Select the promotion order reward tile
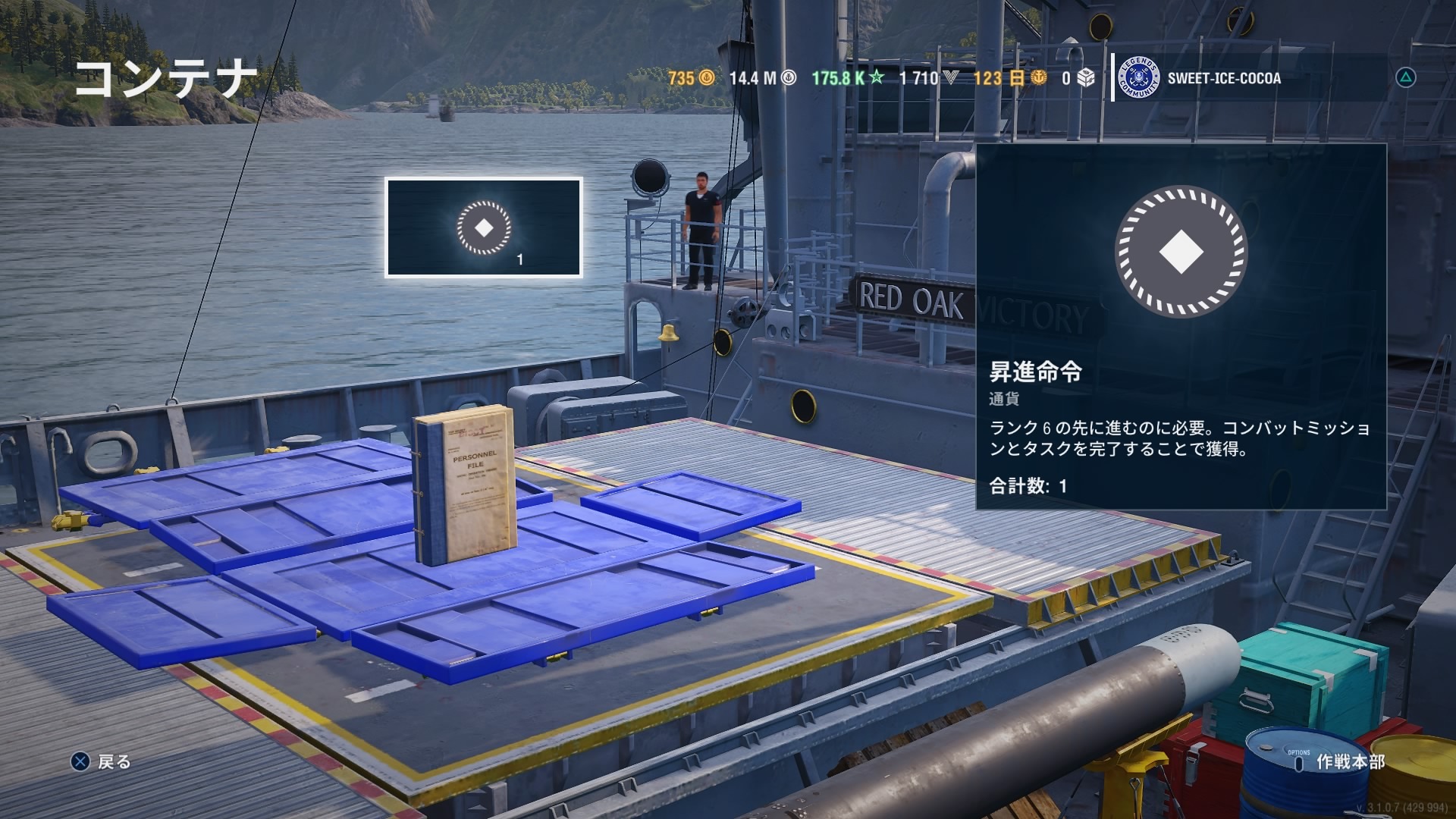Screen dimensions: 1456x819 (x=484, y=227)
